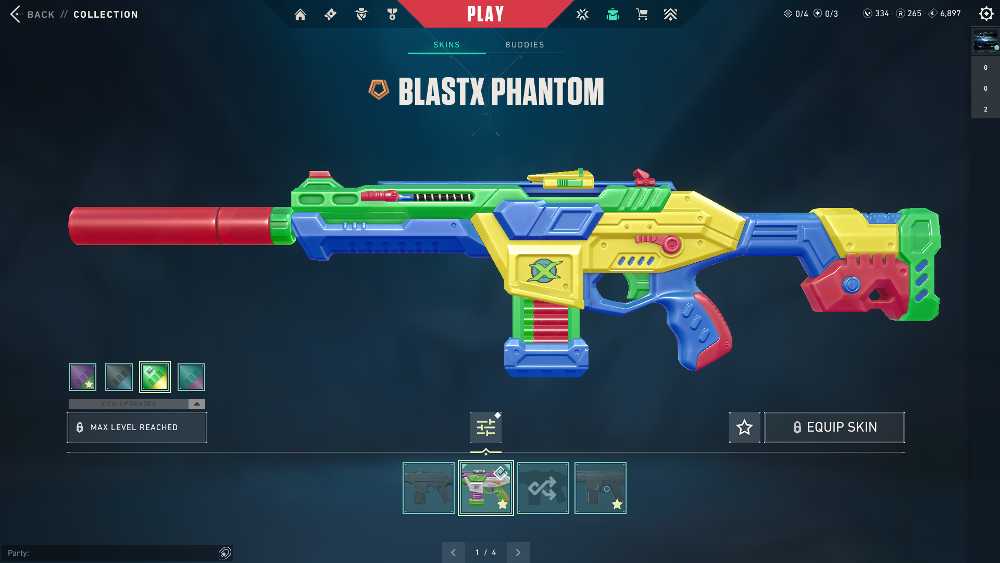This screenshot has height=563, width=1000.
Task: Equip the BlastX Phantom skin
Action: [x=834, y=427]
